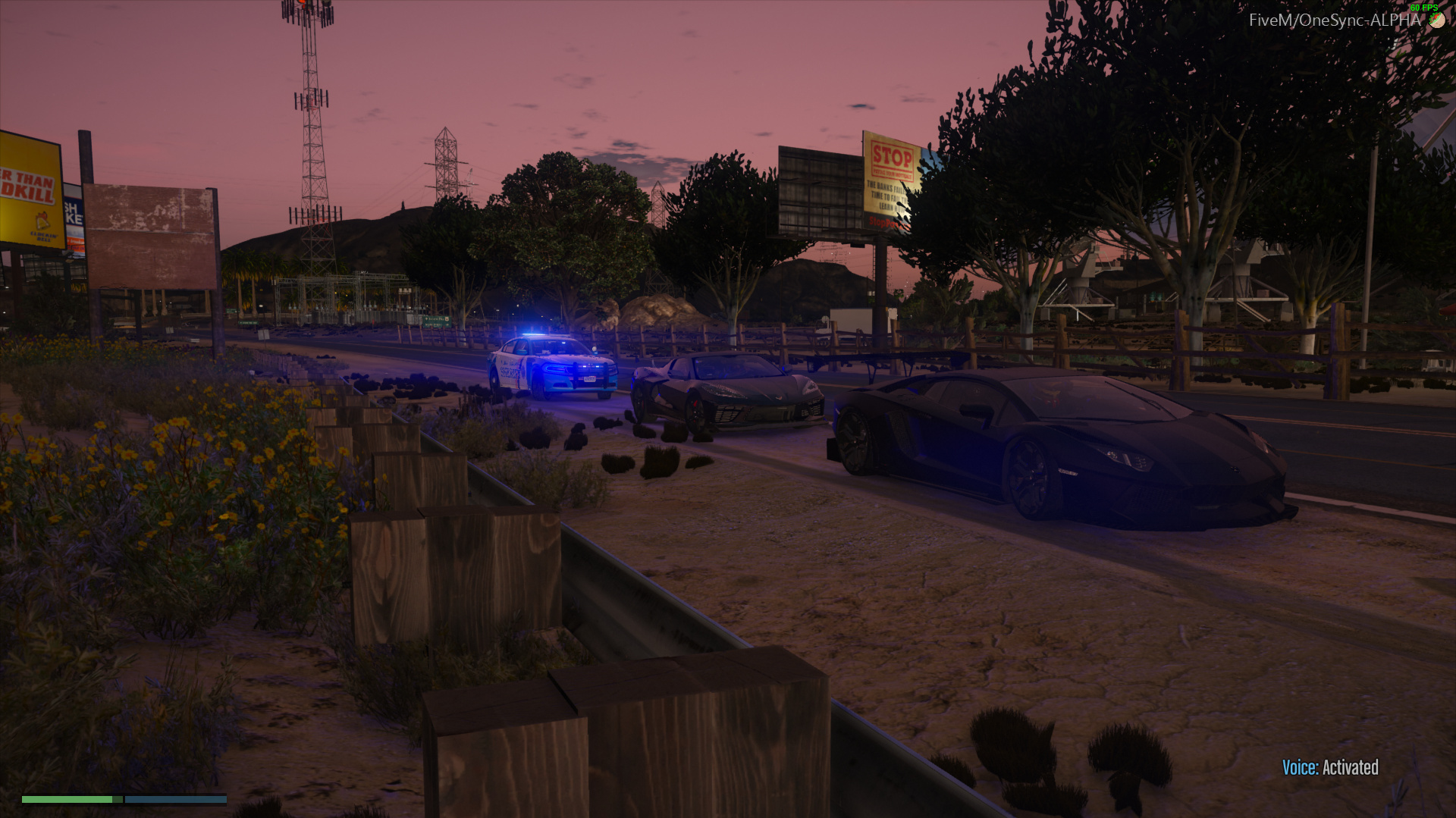Image resolution: width=1456 pixels, height=818 pixels.
Task: Select the yellow fast-food sign
Action: (x=30, y=190)
